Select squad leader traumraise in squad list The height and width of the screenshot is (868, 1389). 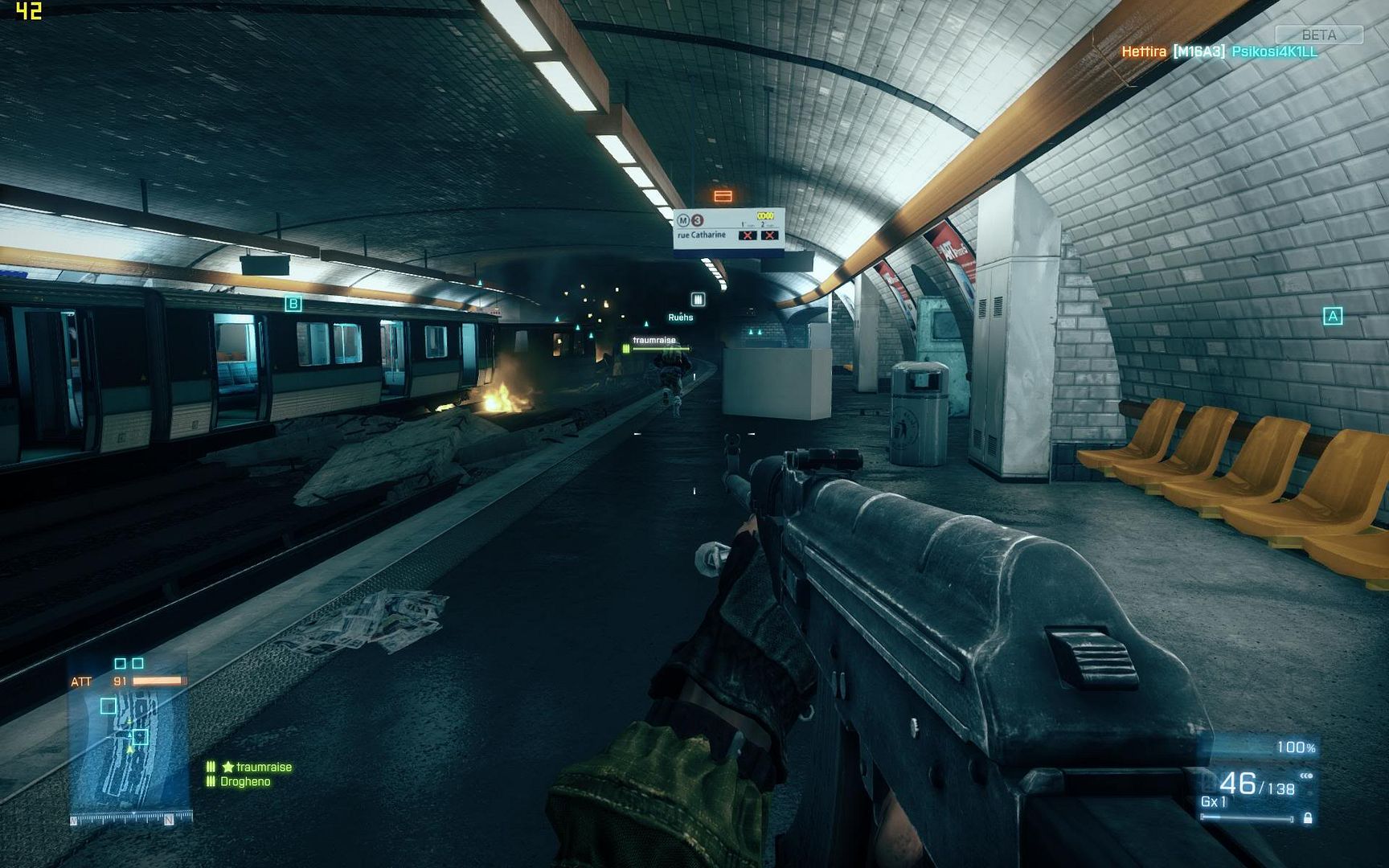[x=256, y=768]
